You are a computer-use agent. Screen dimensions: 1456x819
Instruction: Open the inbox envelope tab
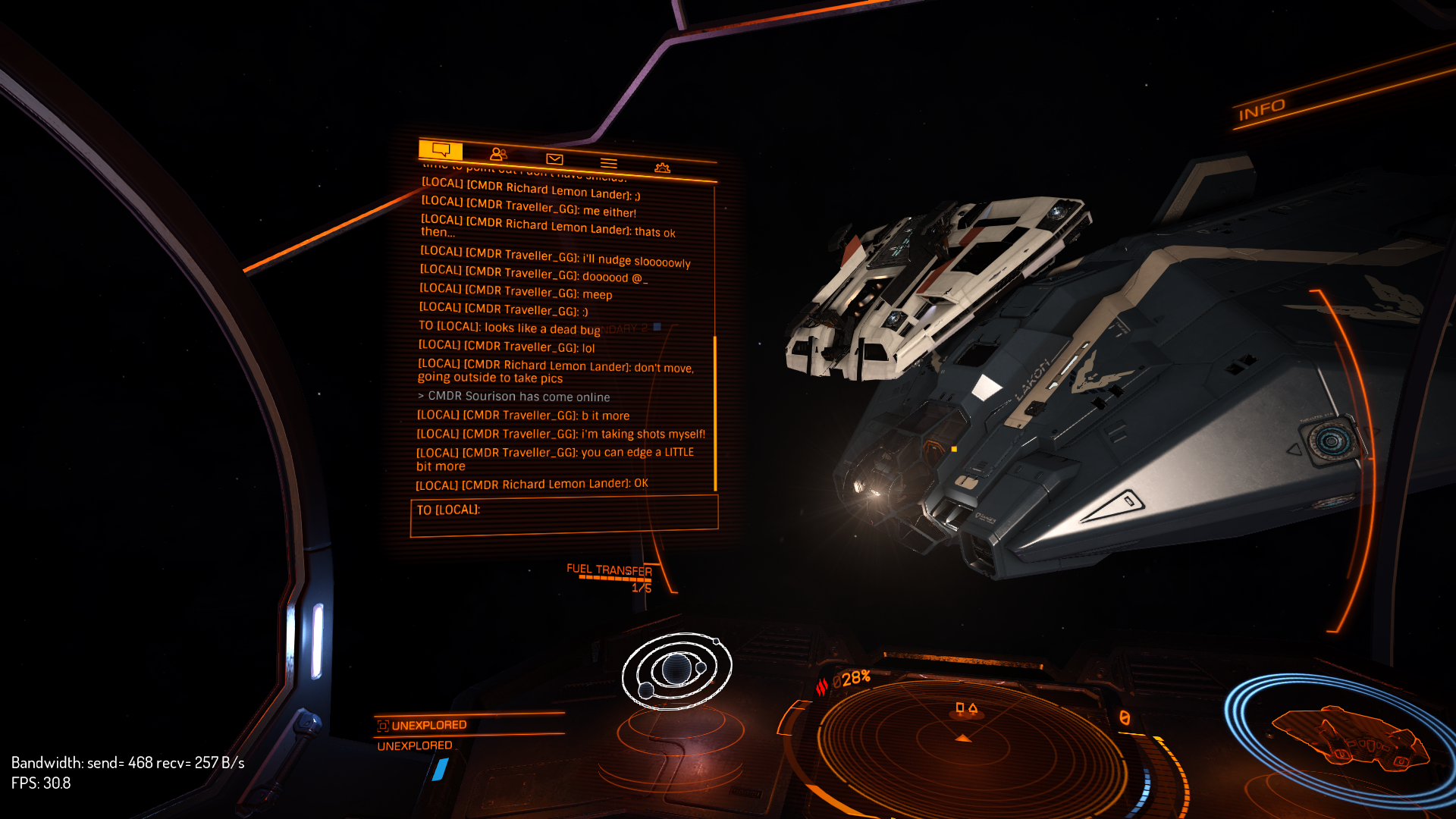(554, 158)
